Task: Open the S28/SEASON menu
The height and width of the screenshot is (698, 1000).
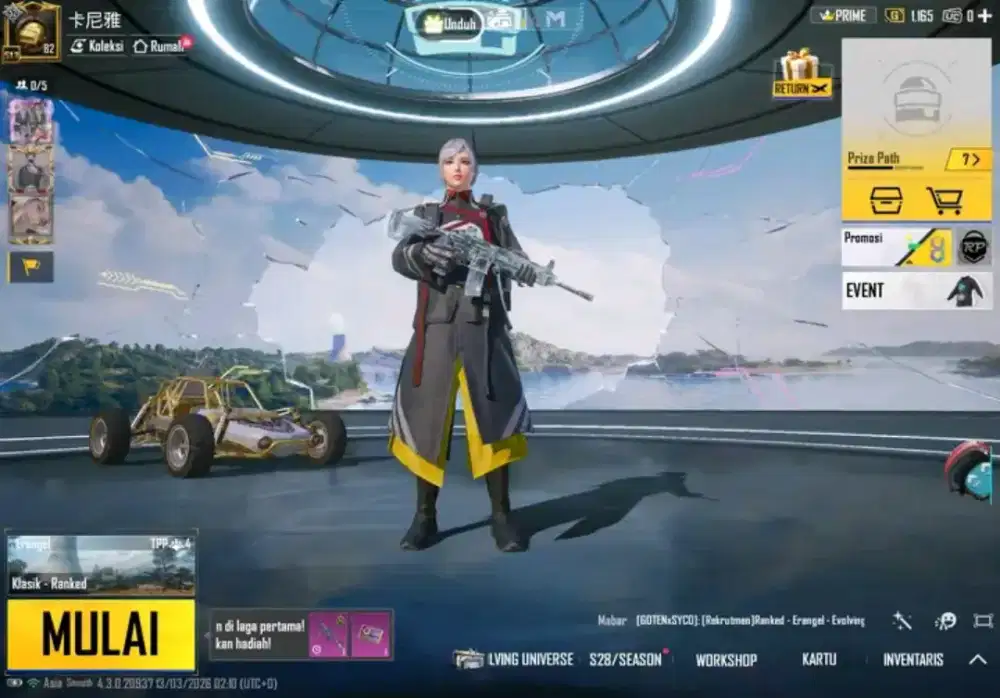Action: 626,659
